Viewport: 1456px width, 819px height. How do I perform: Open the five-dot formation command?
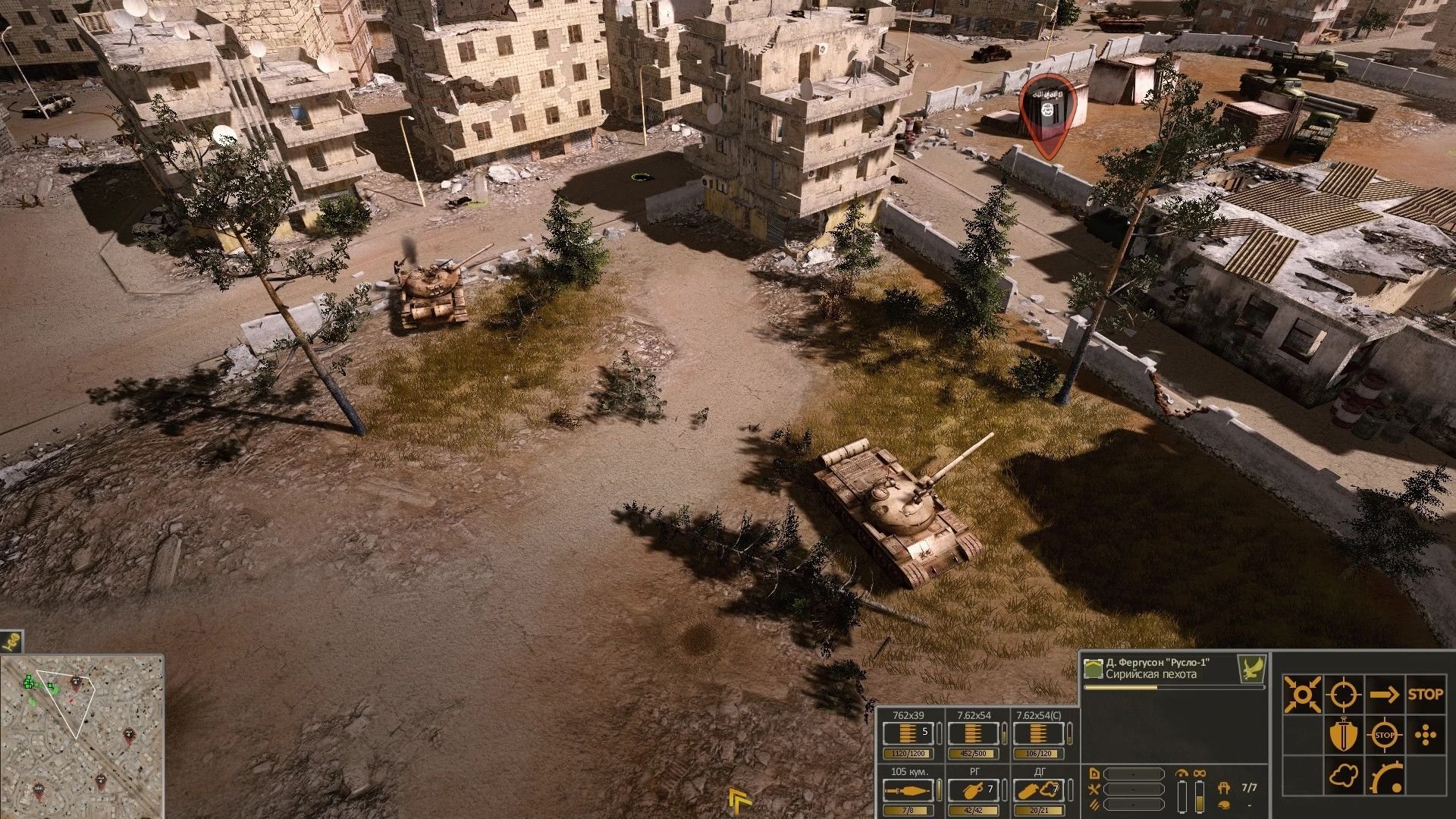coord(1426,736)
